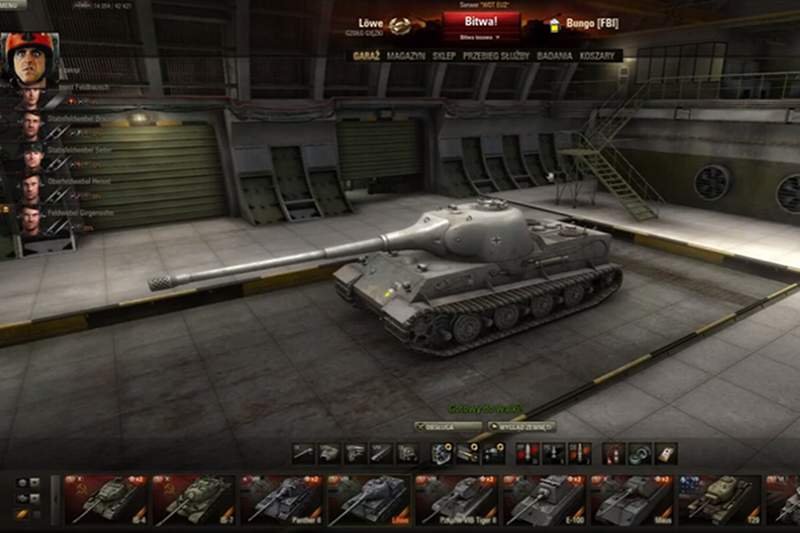Pick the T29 tank thumbnail

(x=721, y=500)
